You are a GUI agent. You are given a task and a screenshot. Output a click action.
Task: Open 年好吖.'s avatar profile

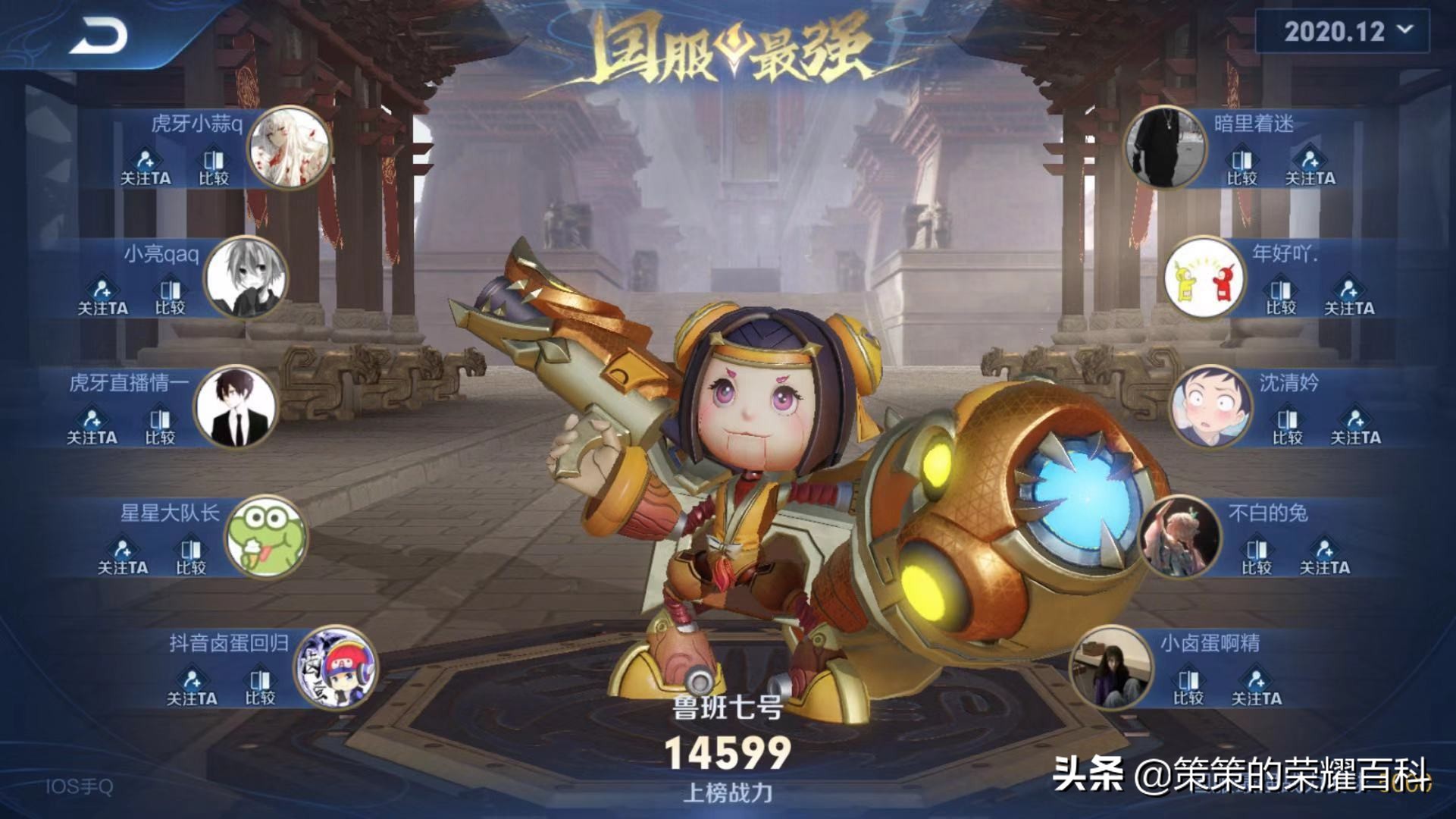(x=1204, y=278)
